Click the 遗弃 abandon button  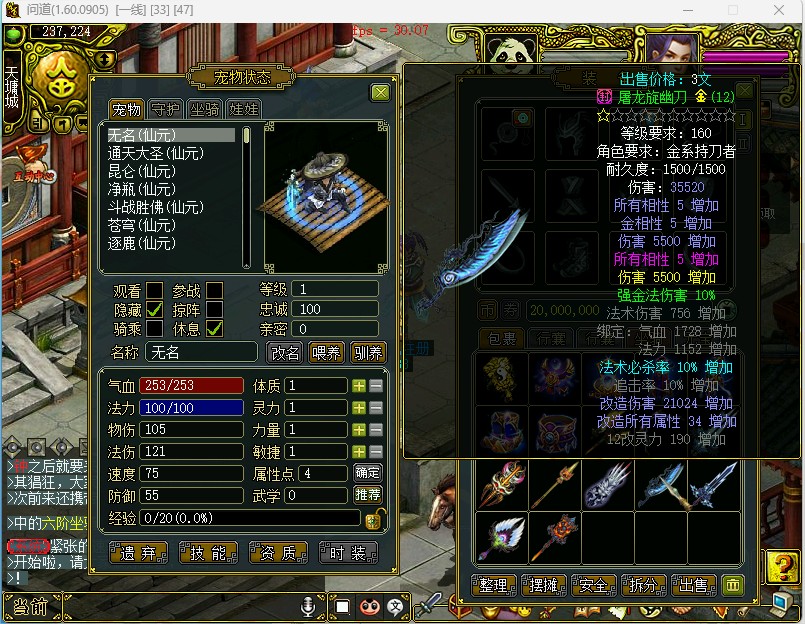click(138, 552)
